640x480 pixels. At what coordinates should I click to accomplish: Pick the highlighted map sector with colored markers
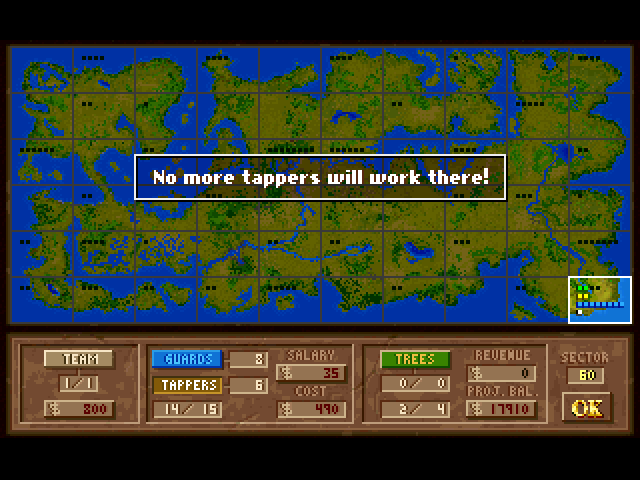600,299
